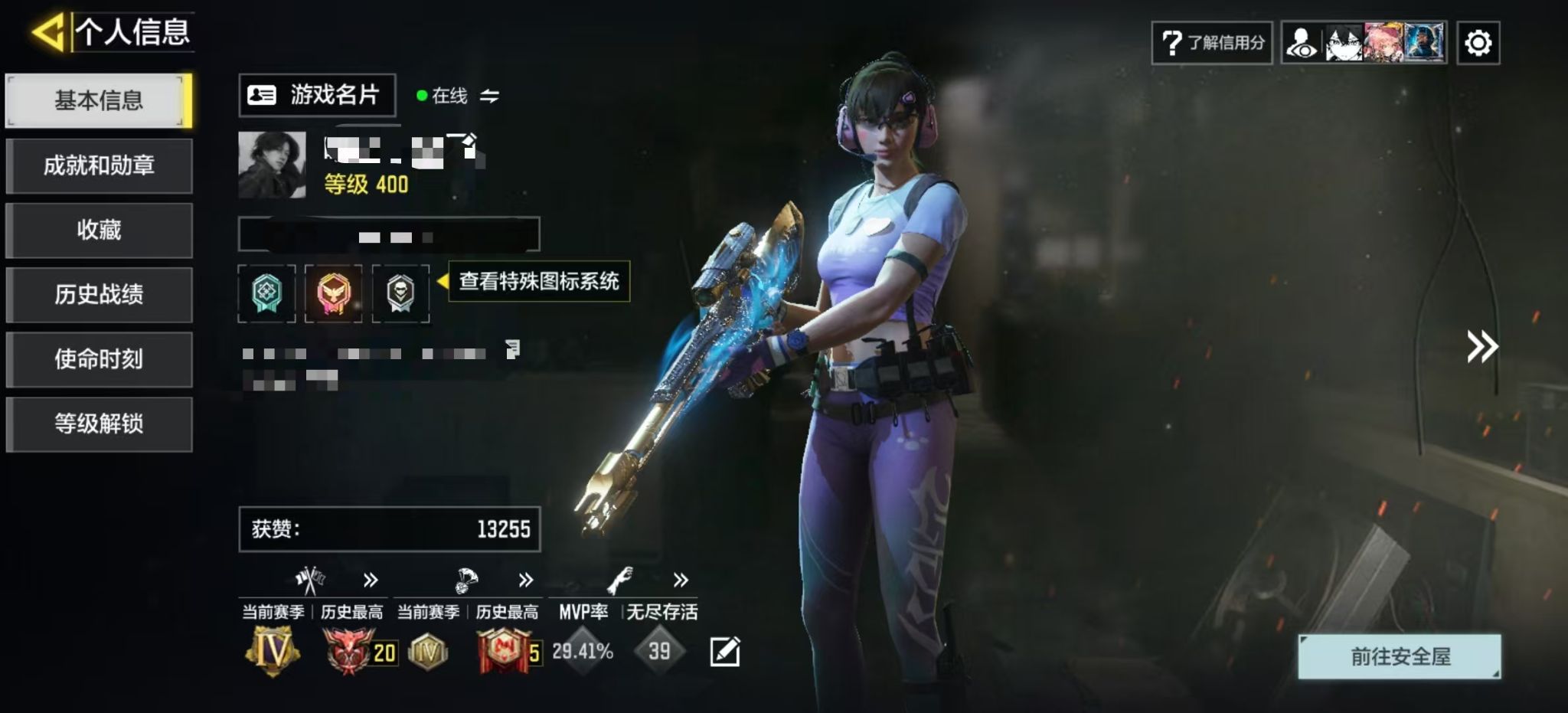The height and width of the screenshot is (713, 1568).
Task: Go back using the yellow arrow
Action: [x=48, y=32]
